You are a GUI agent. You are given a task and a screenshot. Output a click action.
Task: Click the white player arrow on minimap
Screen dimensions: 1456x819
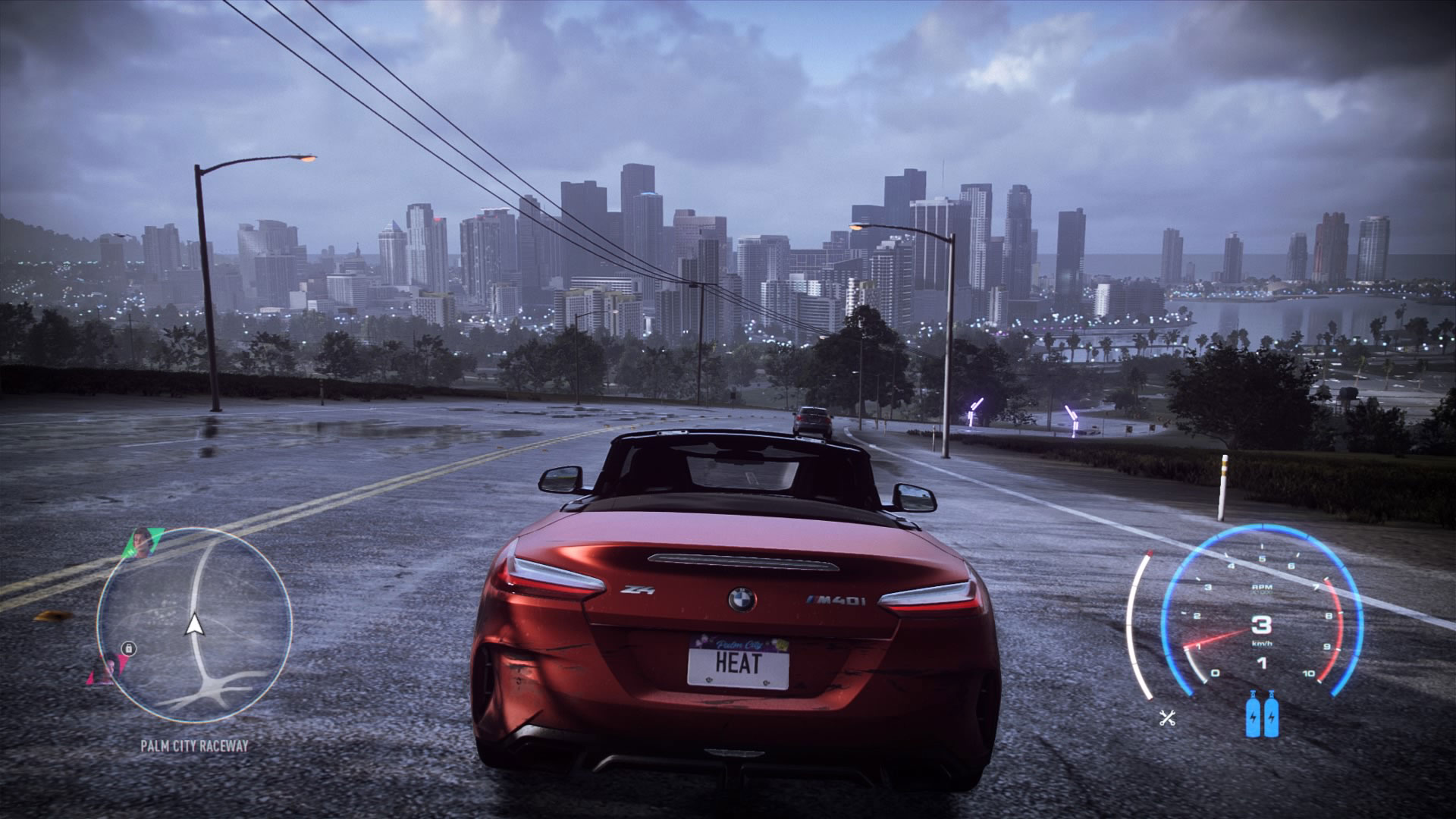point(195,624)
